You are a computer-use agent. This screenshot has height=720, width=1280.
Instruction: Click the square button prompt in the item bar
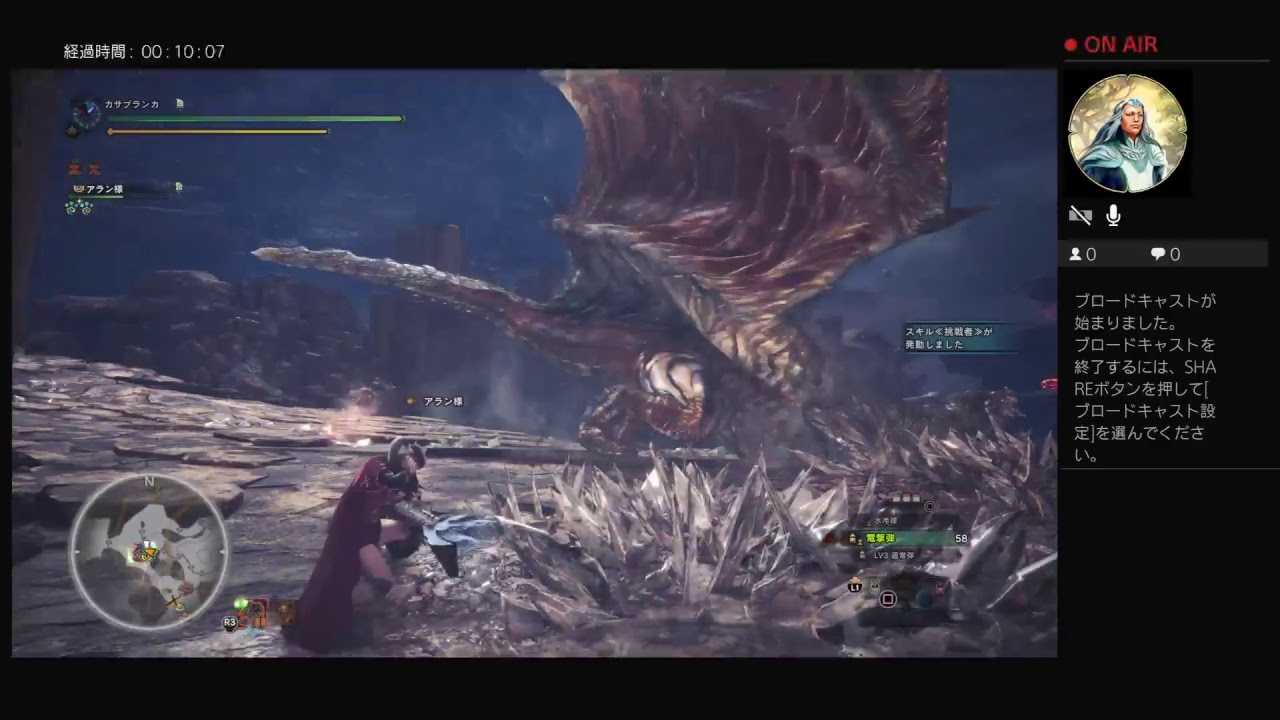[888, 599]
